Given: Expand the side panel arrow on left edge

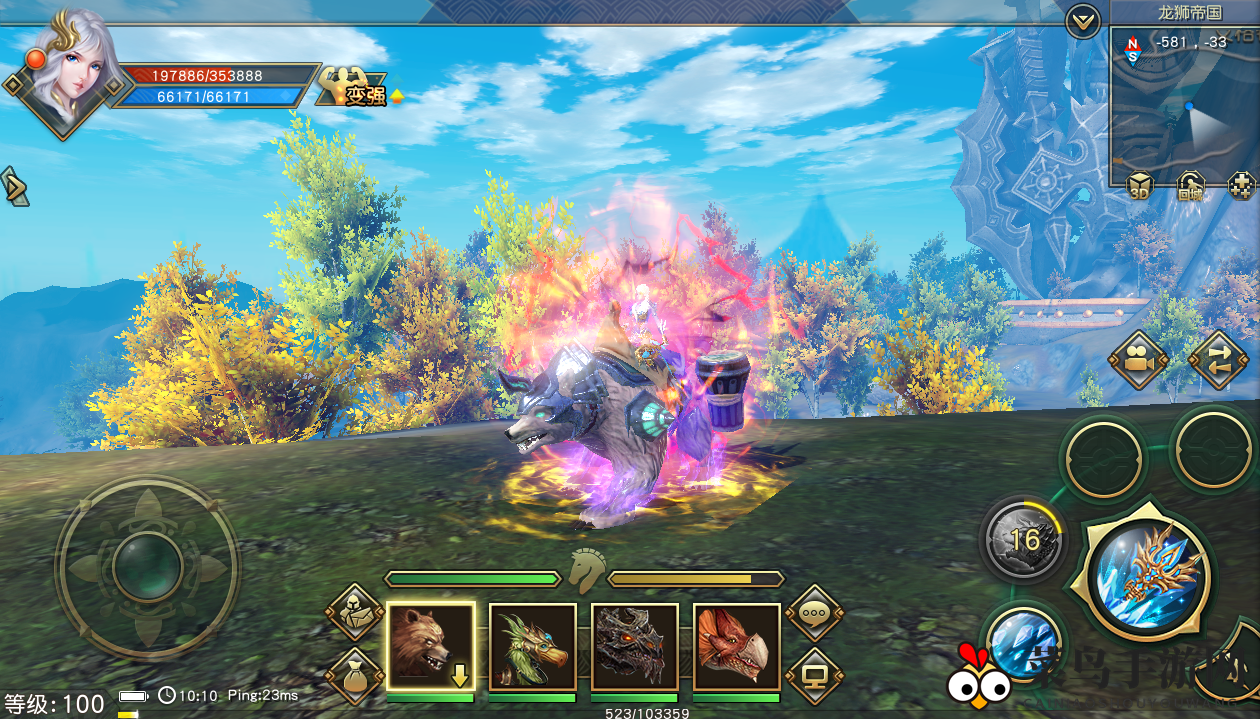Looking at the screenshot, I should click(14, 187).
